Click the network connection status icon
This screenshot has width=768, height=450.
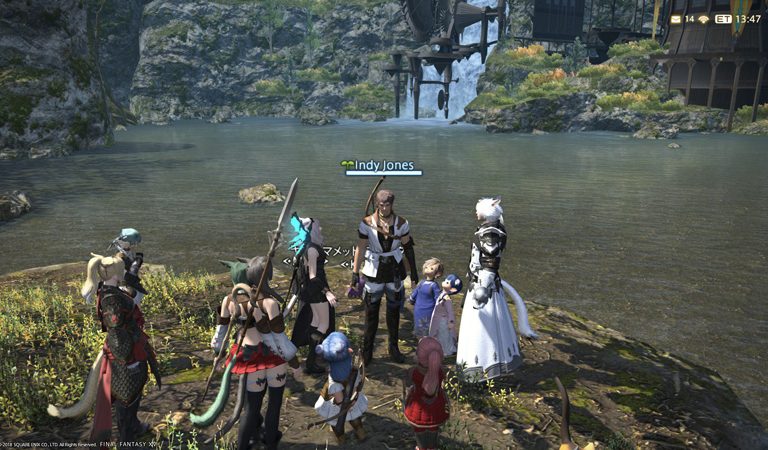703,19
